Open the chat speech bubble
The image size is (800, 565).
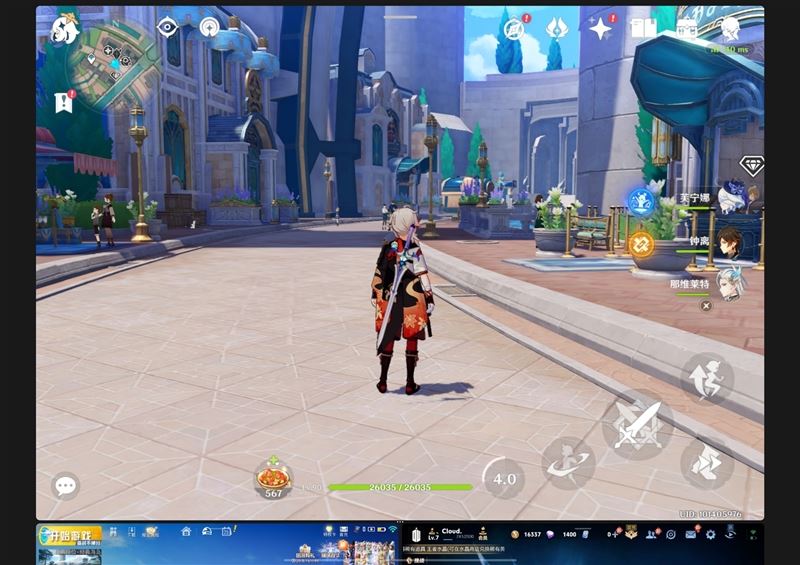[x=66, y=486]
